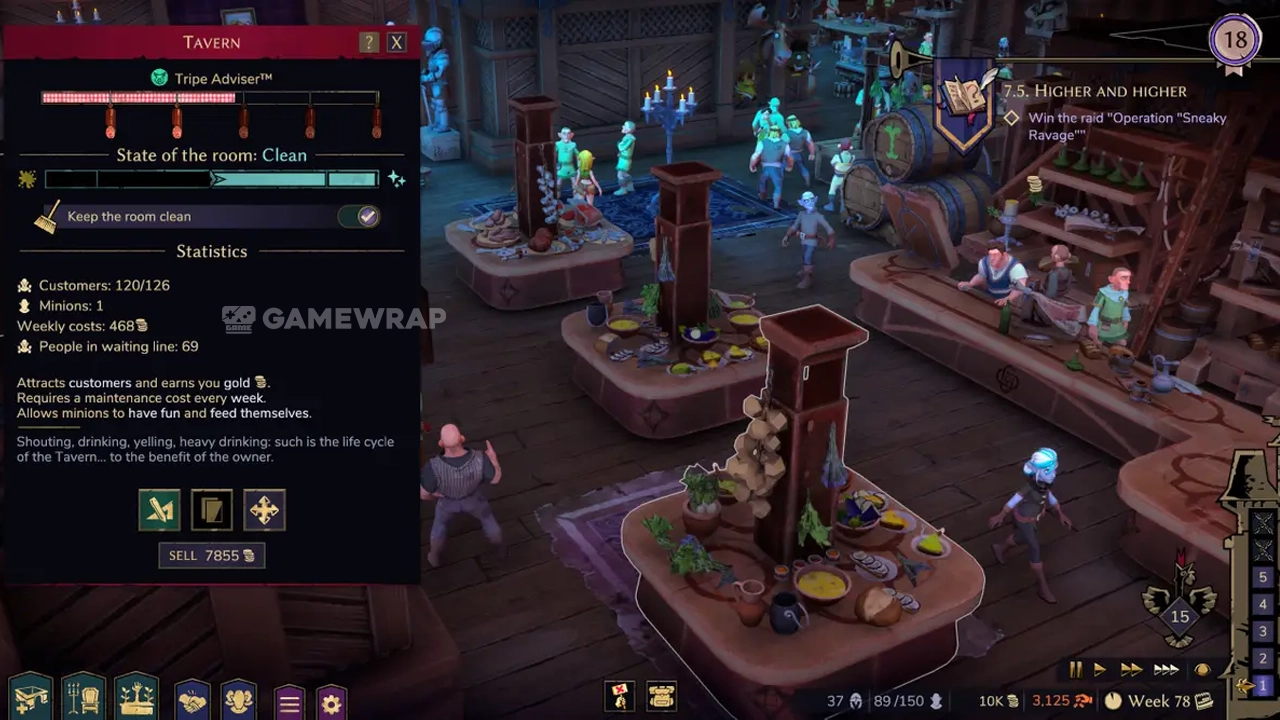Set game speed to normal play

click(x=1100, y=669)
